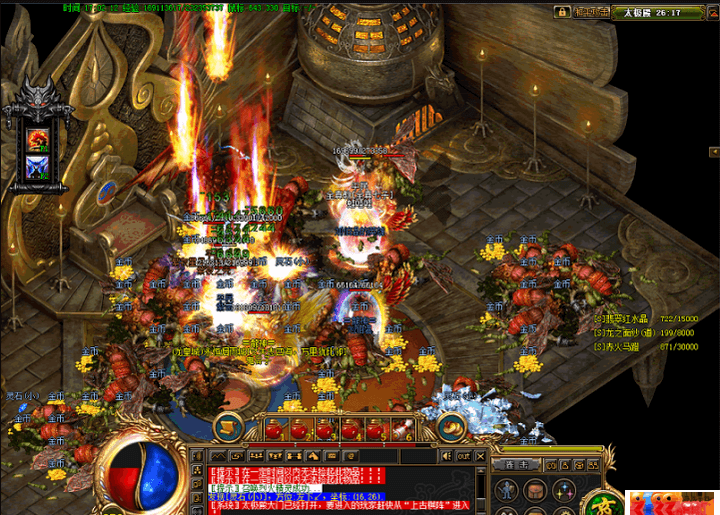Open the button left of the map name
Screen dimensions: 720x515
pyautogui.click(x=592, y=12)
